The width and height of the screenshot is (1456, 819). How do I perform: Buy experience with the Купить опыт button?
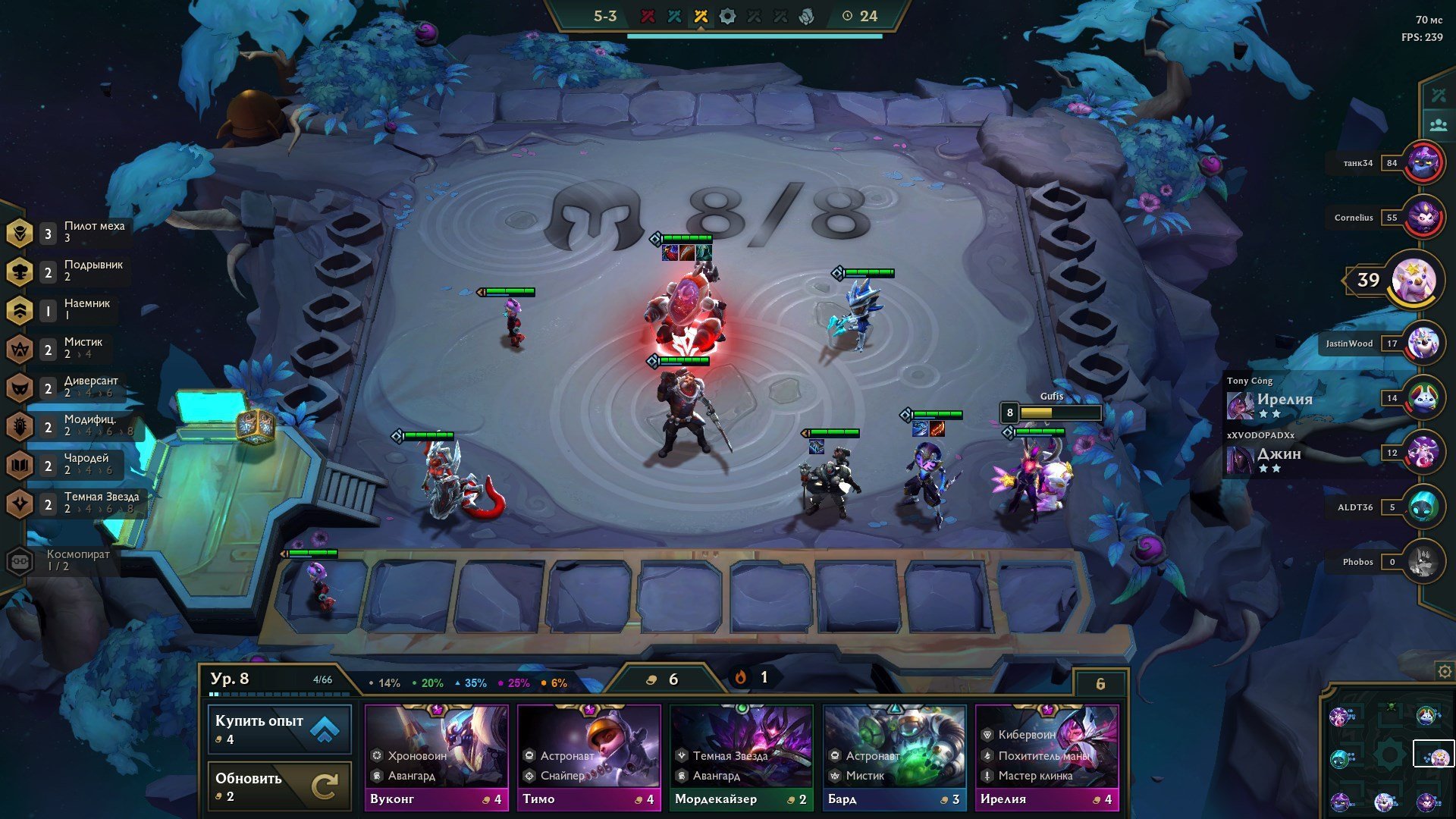point(279,729)
